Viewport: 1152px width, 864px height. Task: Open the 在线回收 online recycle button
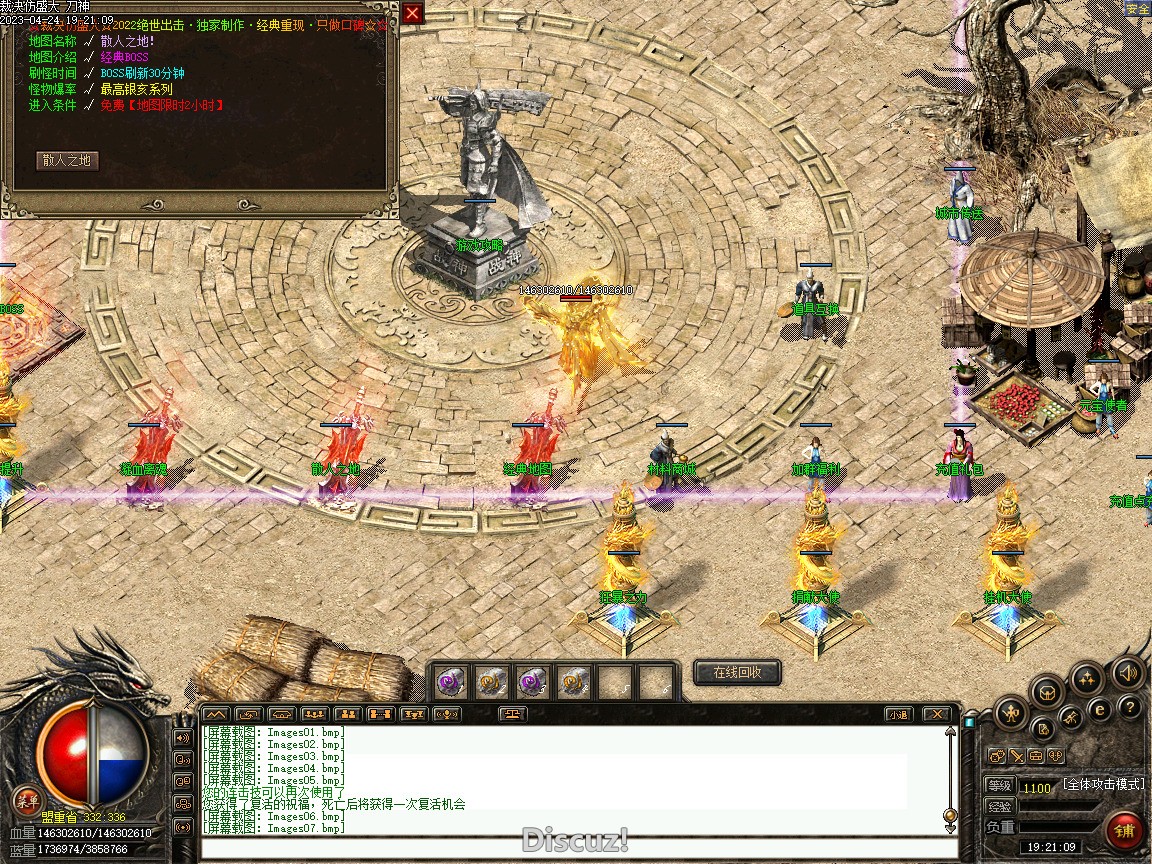pos(737,673)
